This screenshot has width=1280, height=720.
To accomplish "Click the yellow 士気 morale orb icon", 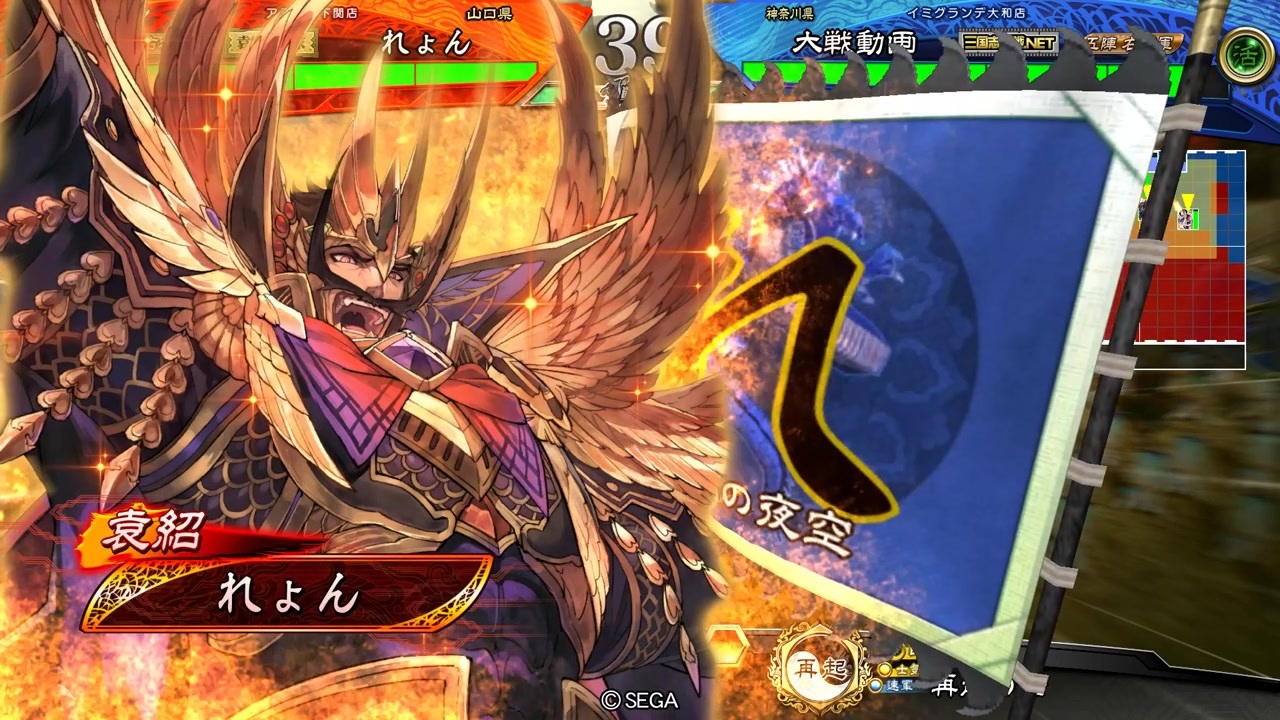I will (x=885, y=668).
